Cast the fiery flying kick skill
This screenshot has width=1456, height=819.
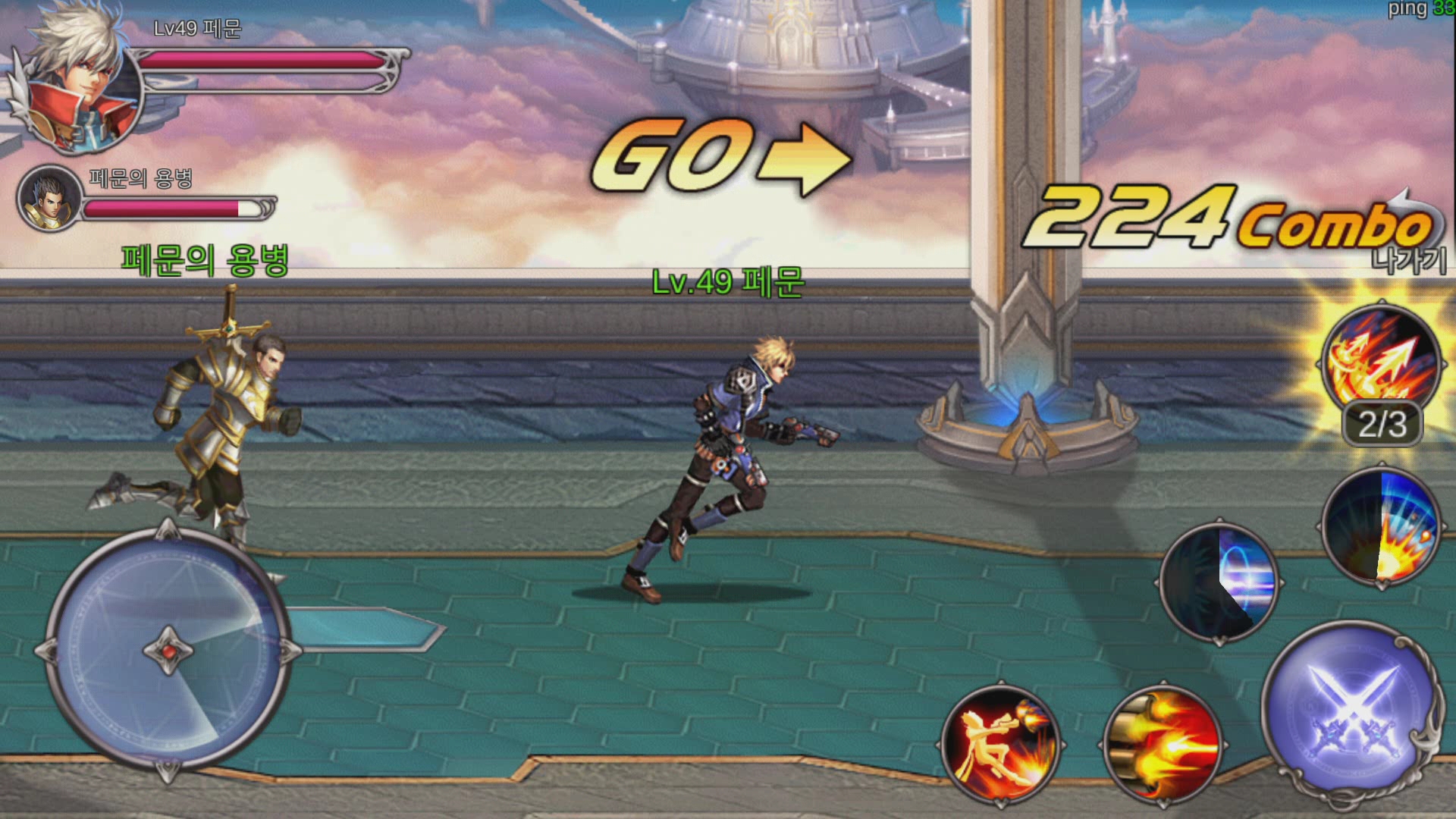[1000, 743]
